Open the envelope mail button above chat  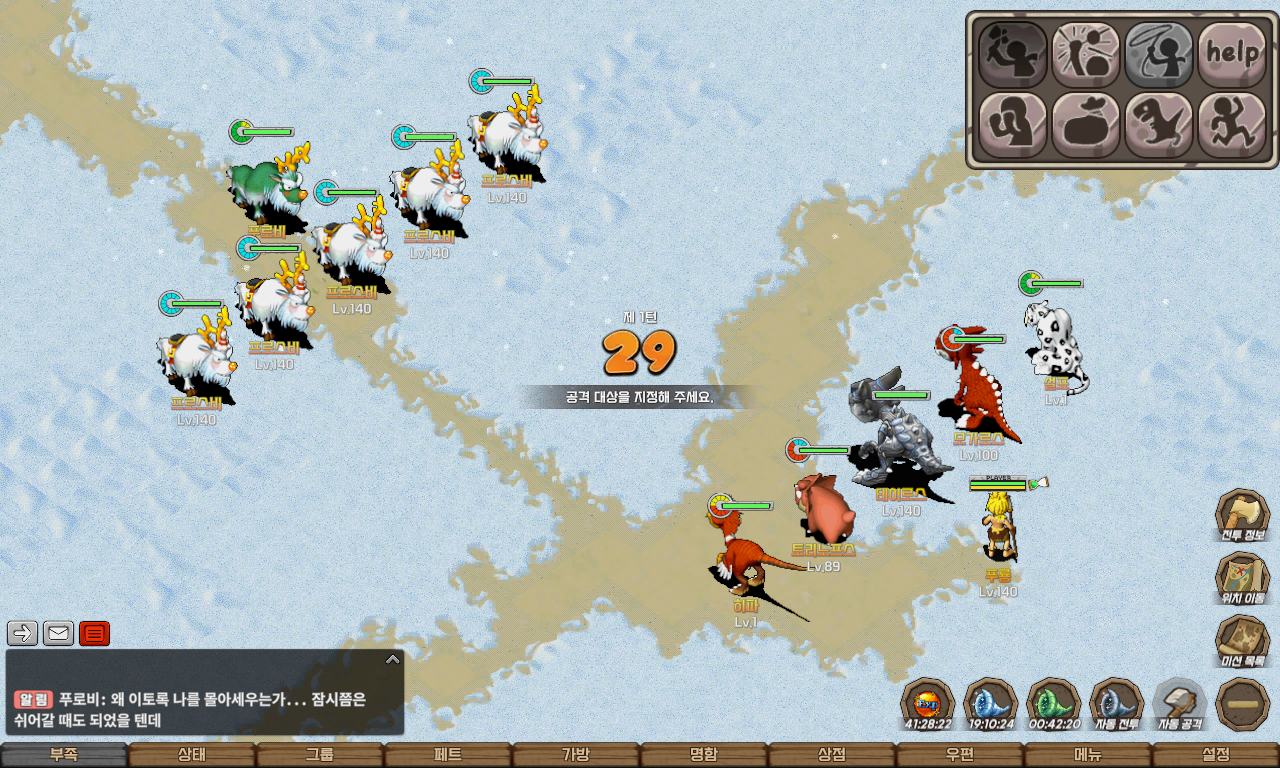59,633
